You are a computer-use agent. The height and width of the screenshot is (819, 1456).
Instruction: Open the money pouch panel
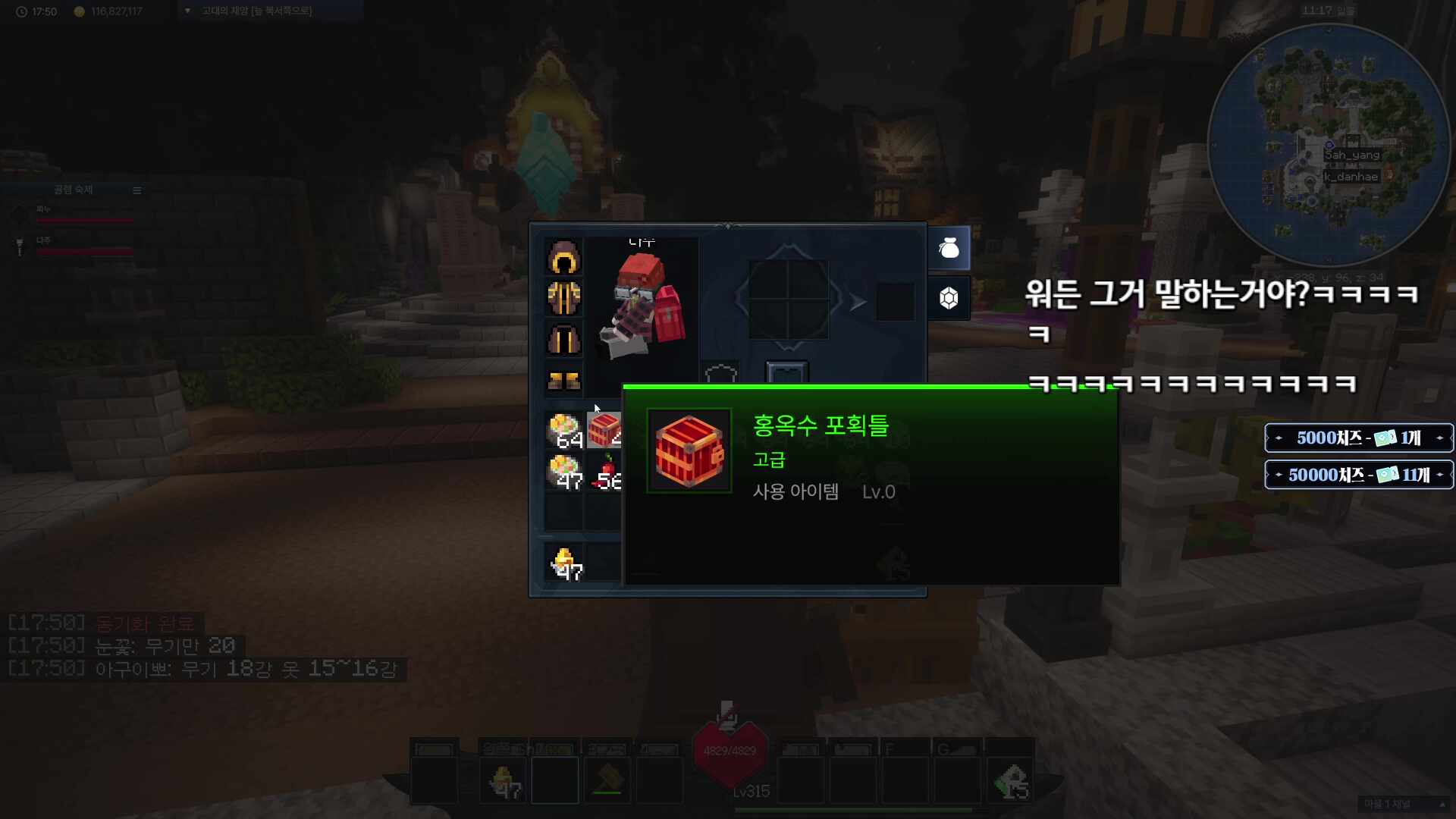(x=949, y=248)
